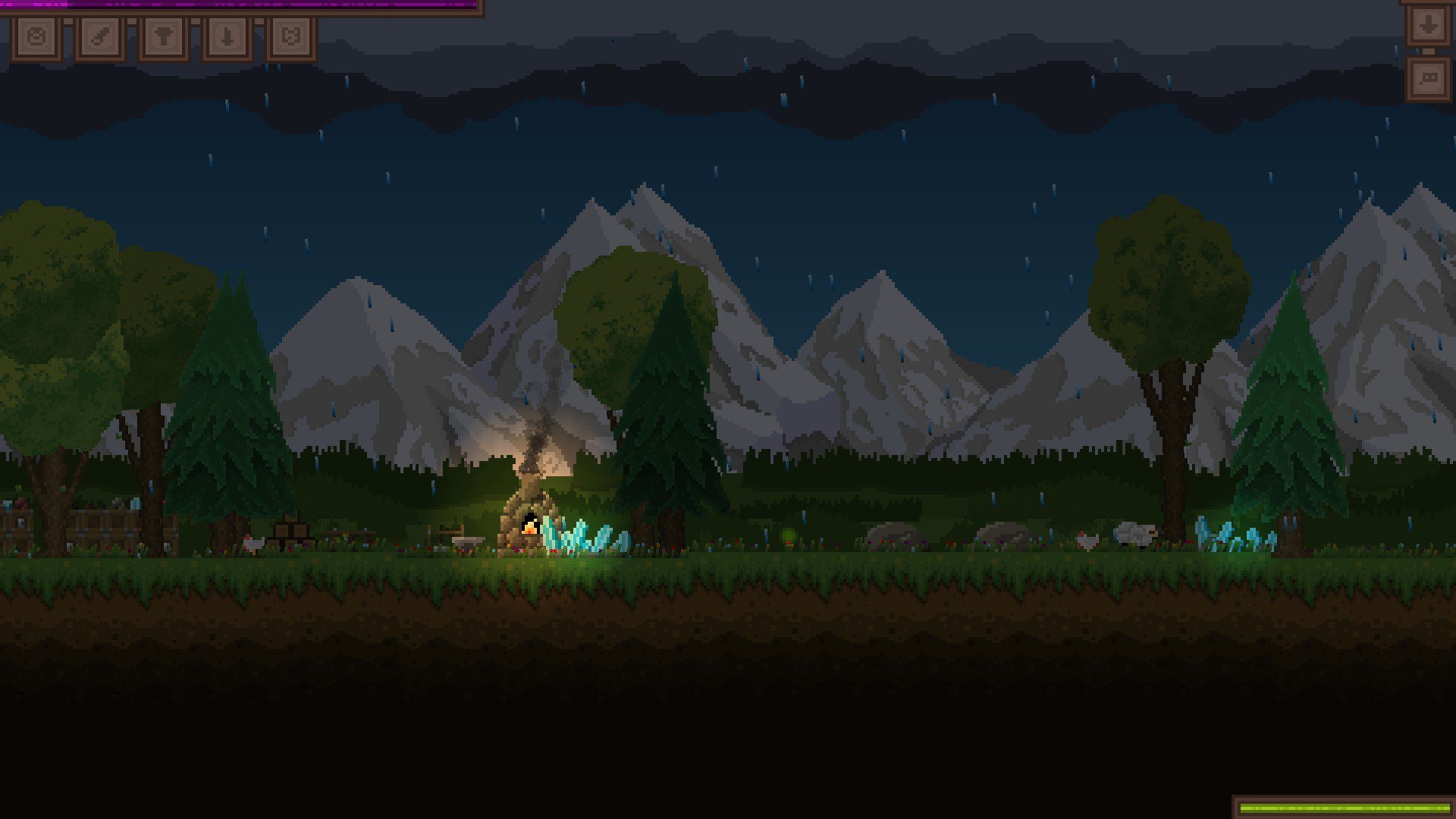The width and height of the screenshot is (1456, 819).
Task: Click the chicken near the wooden fence
Action: coord(253,544)
